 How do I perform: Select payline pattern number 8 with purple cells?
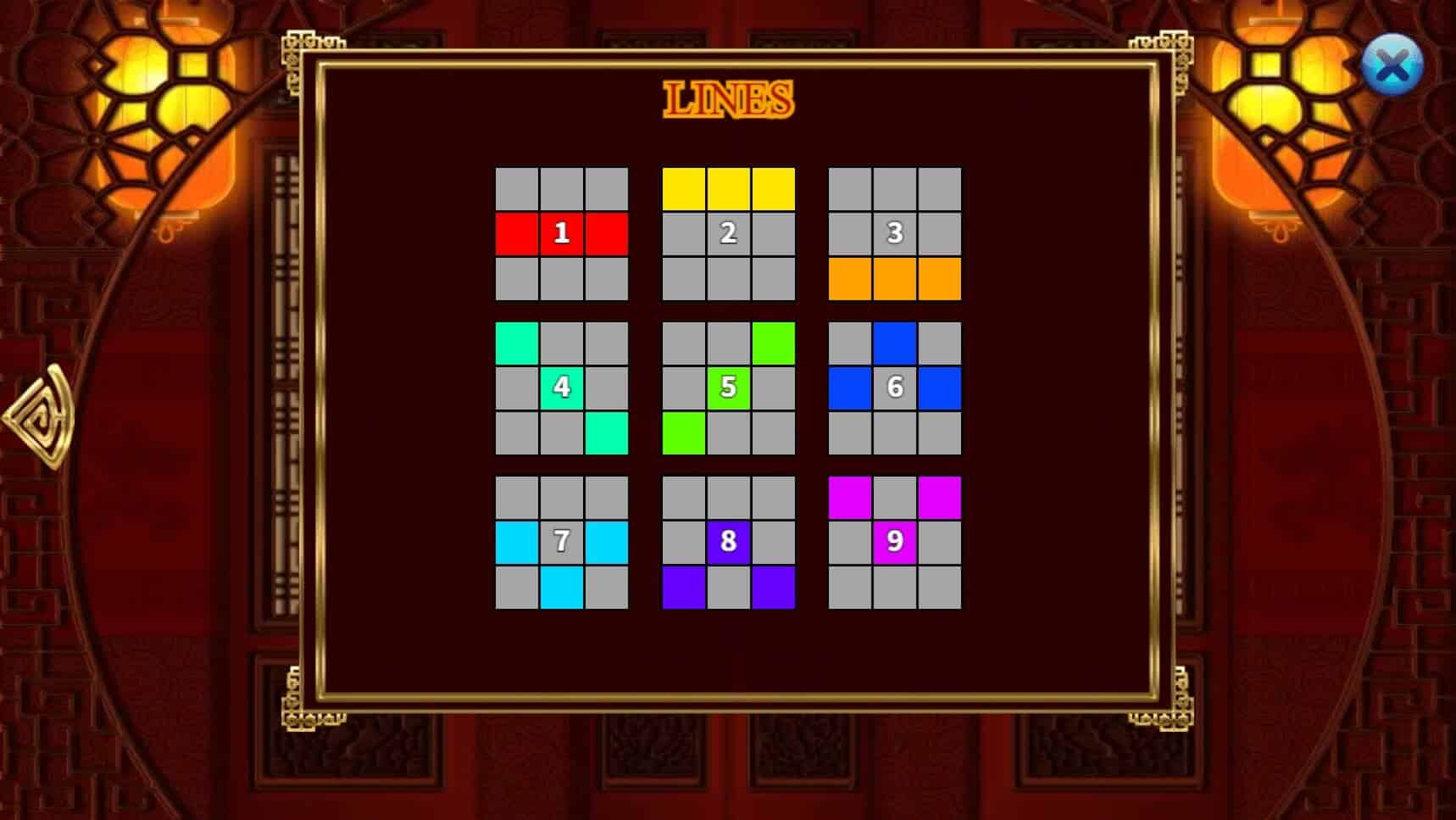tap(727, 541)
